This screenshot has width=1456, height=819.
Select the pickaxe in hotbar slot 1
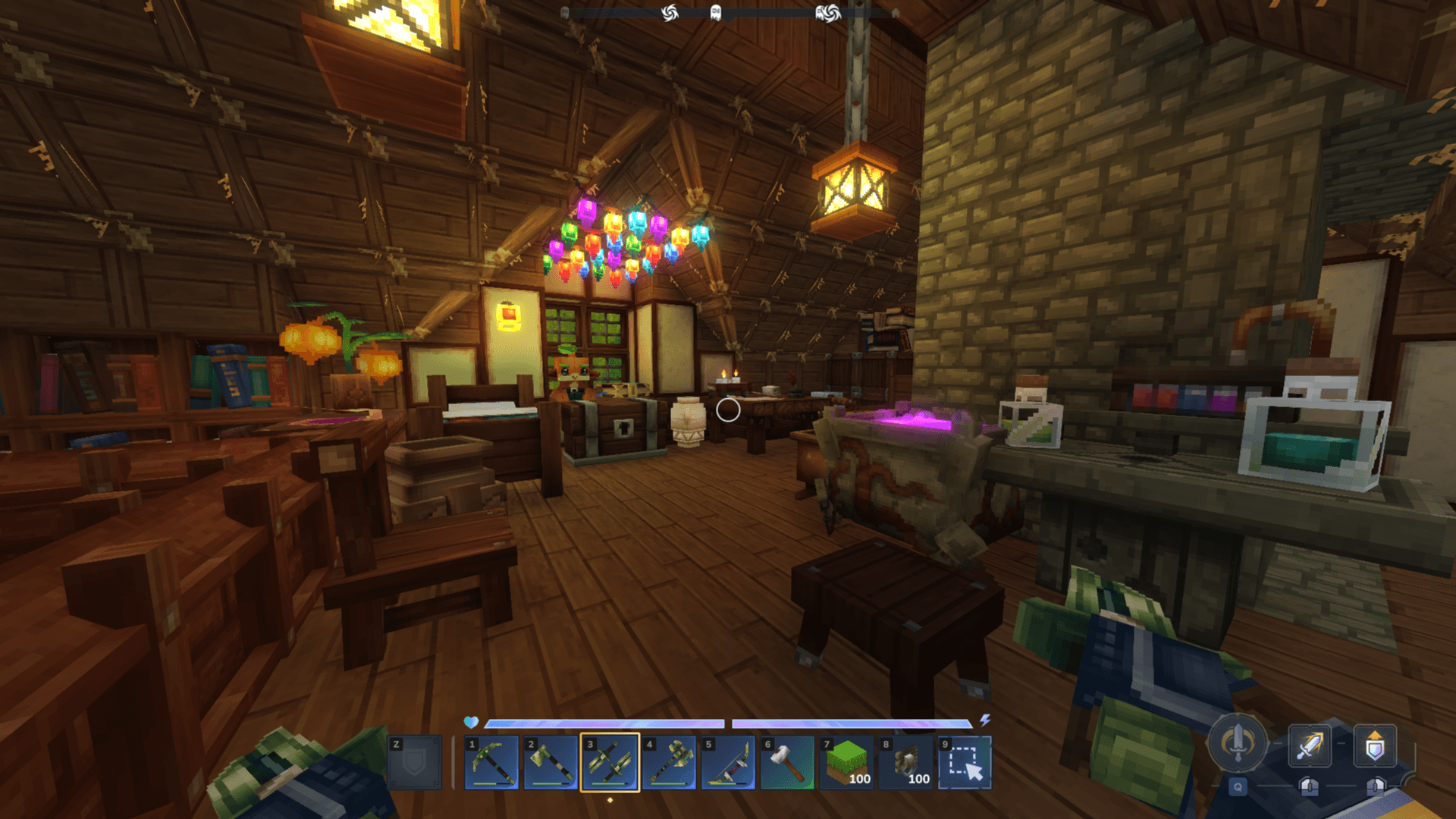click(491, 762)
